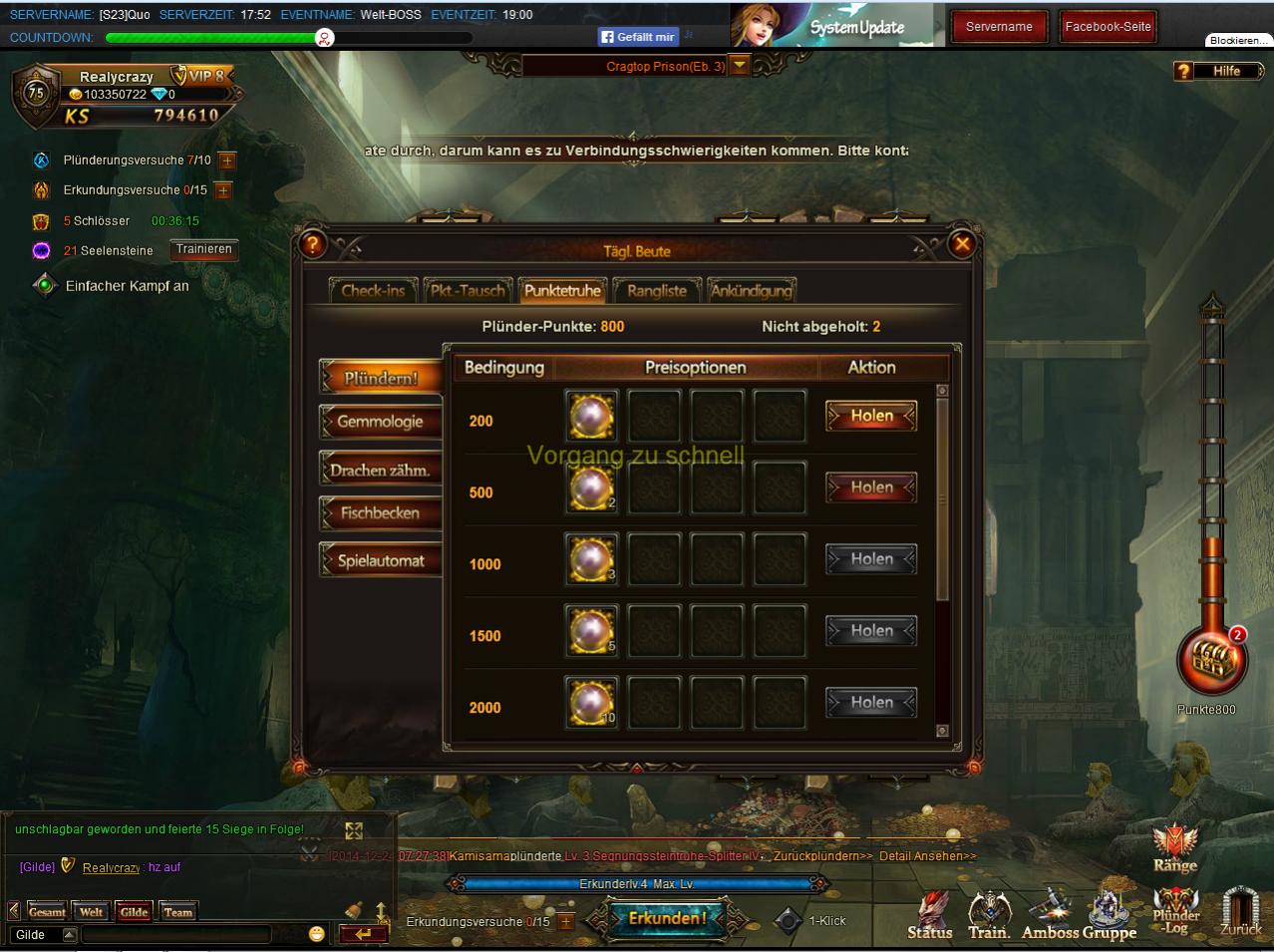The image size is (1274, 952).
Task: Close the Tägl. Beute window
Action: [x=961, y=244]
